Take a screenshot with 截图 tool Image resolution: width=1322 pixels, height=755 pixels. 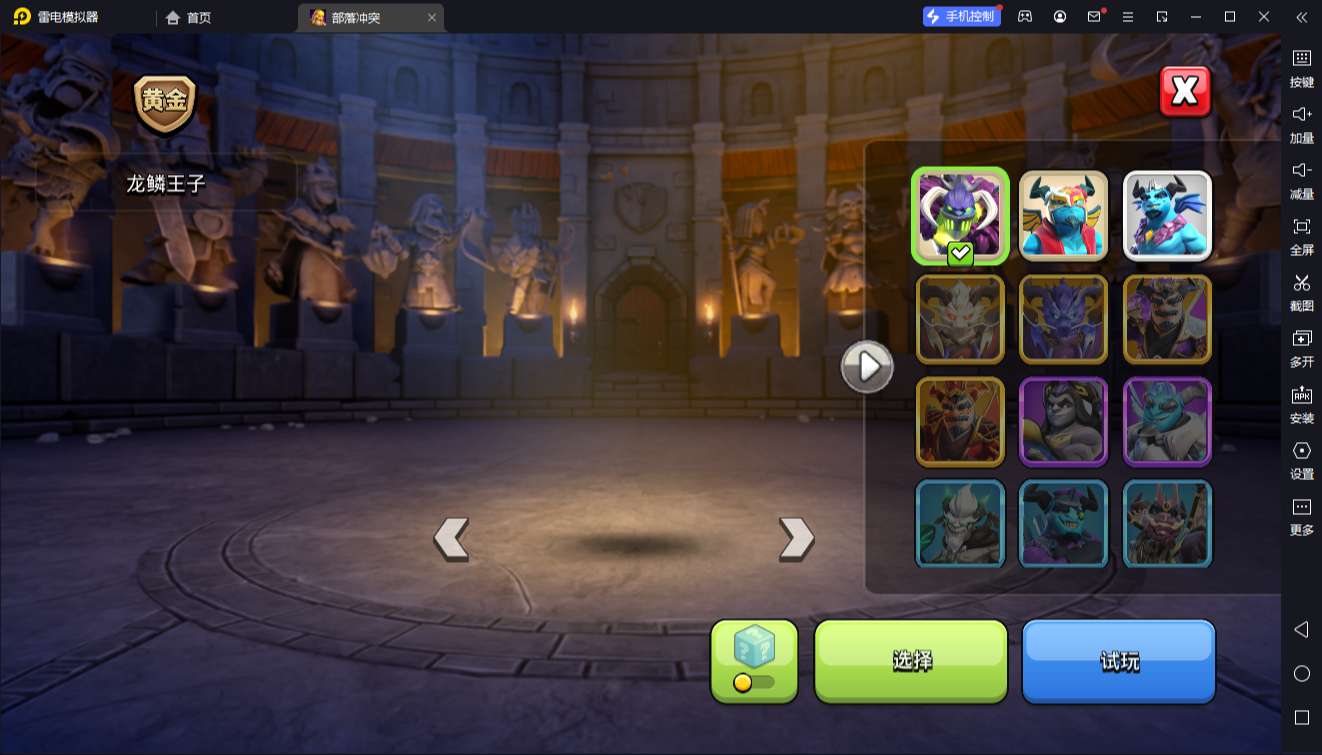[1301, 291]
